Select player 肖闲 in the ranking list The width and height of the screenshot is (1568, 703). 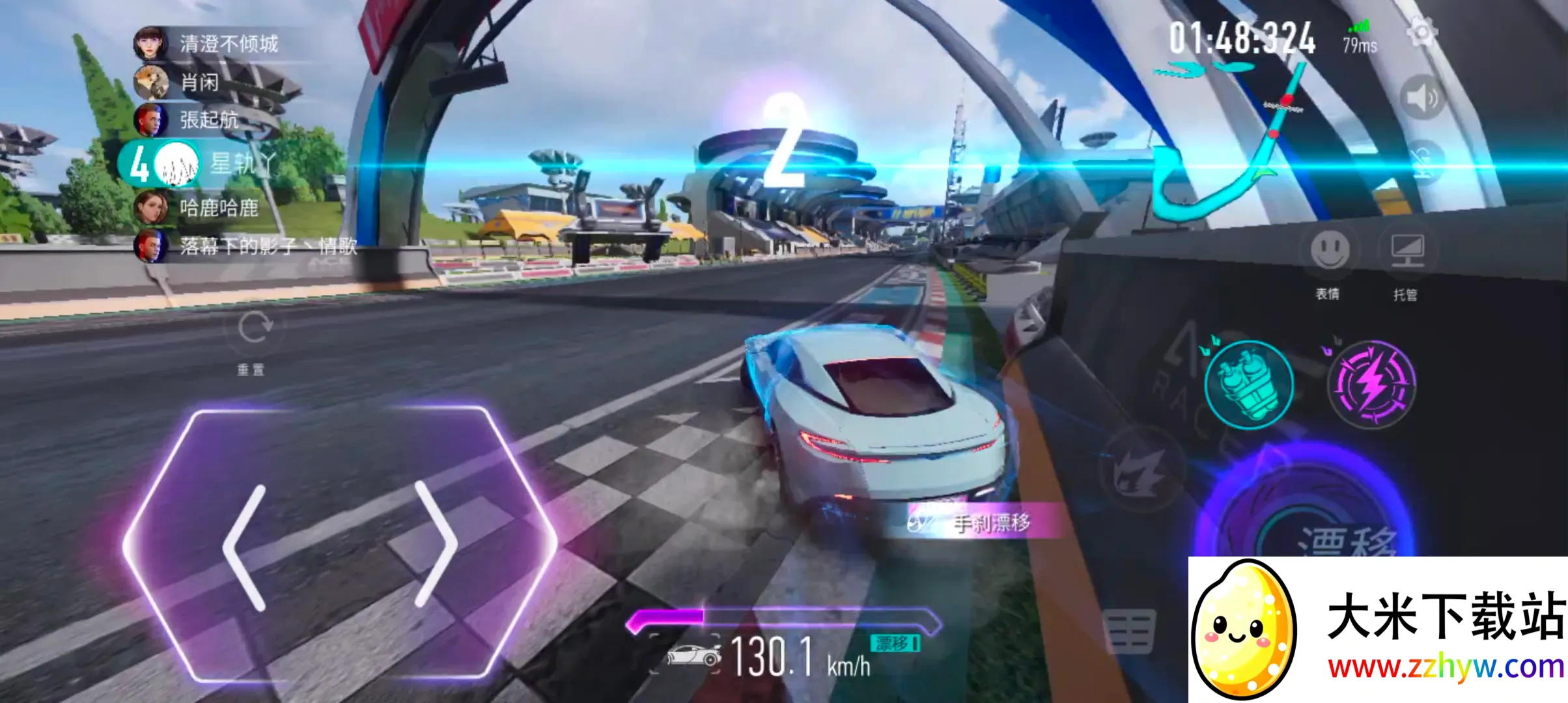(199, 82)
